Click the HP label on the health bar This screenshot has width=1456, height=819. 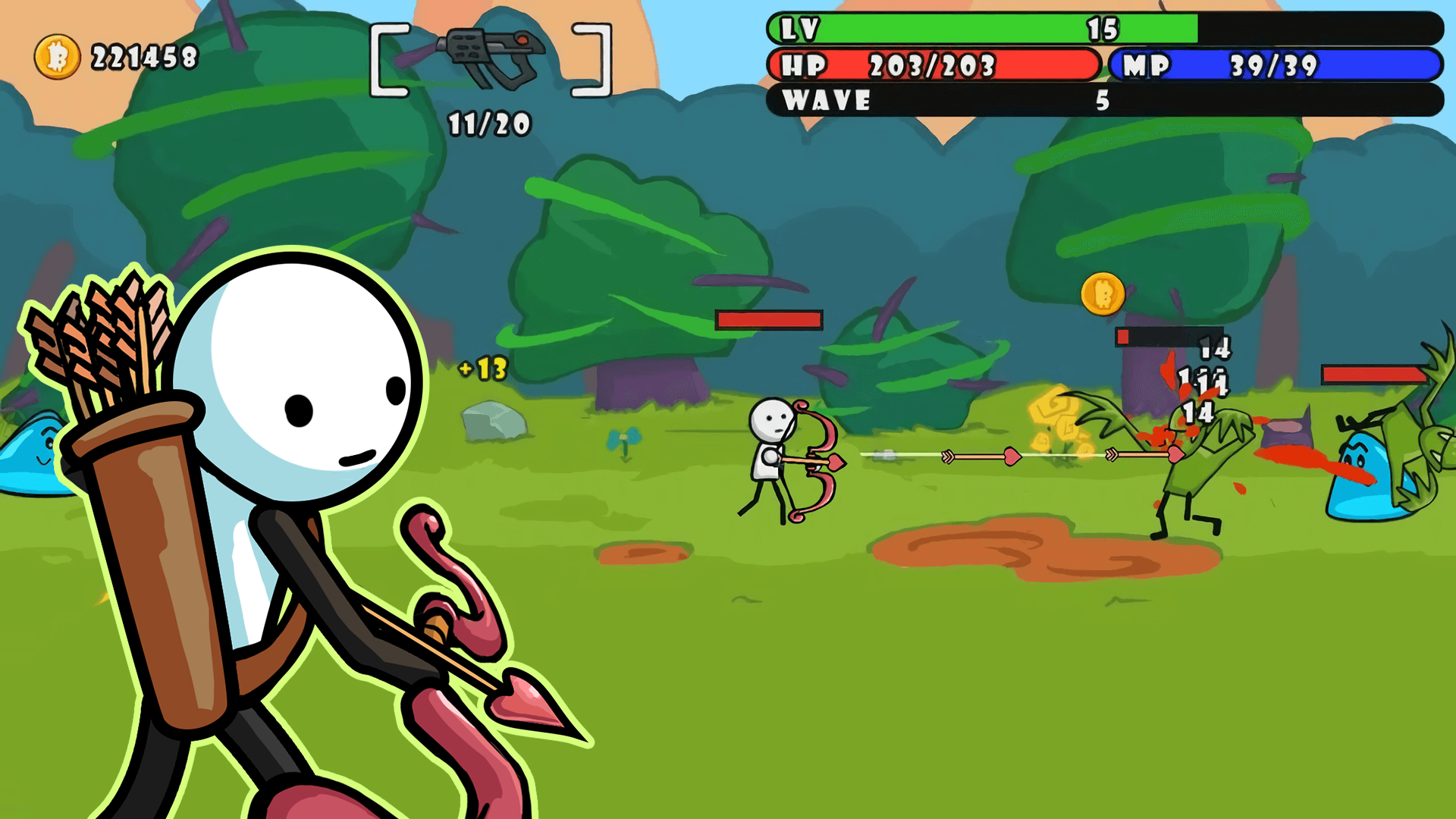(804, 66)
